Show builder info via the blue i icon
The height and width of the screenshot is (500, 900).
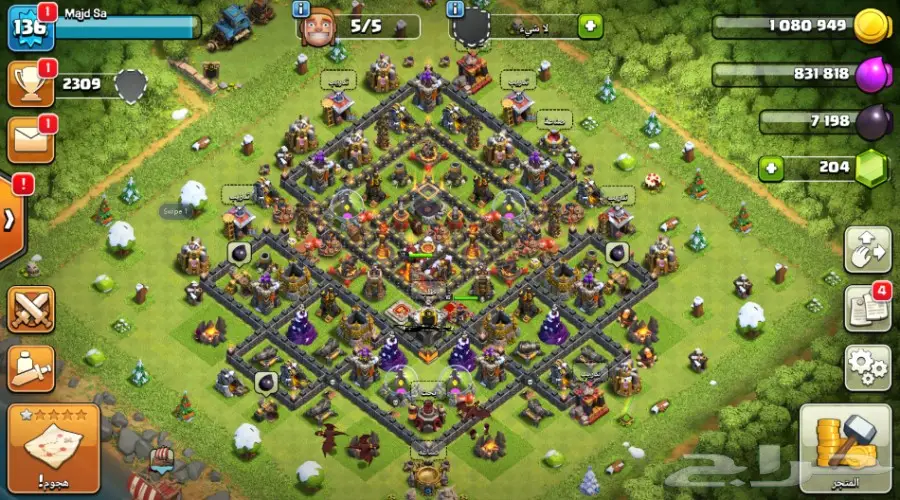[301, 10]
